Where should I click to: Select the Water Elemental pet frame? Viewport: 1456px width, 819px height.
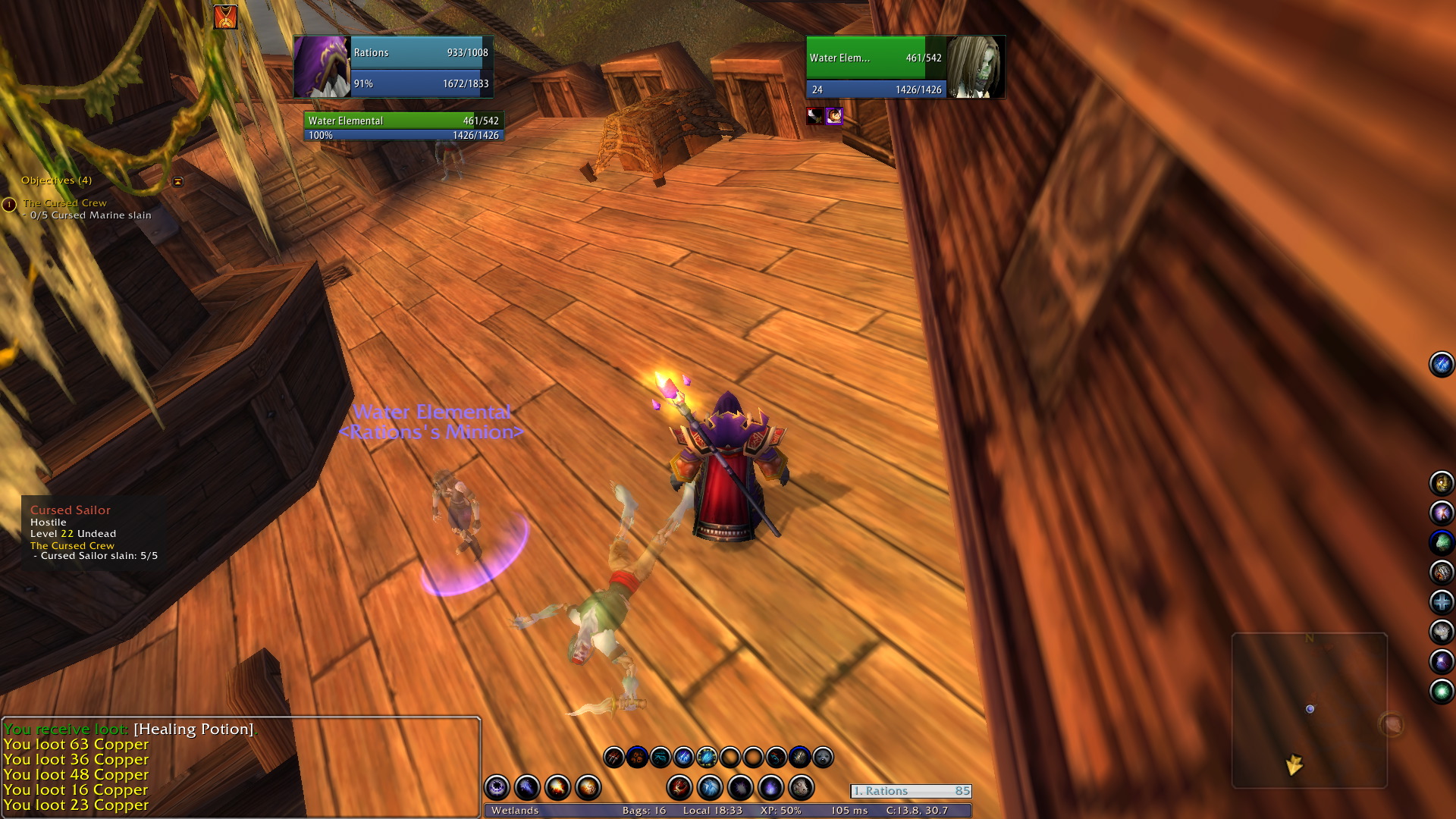403,127
